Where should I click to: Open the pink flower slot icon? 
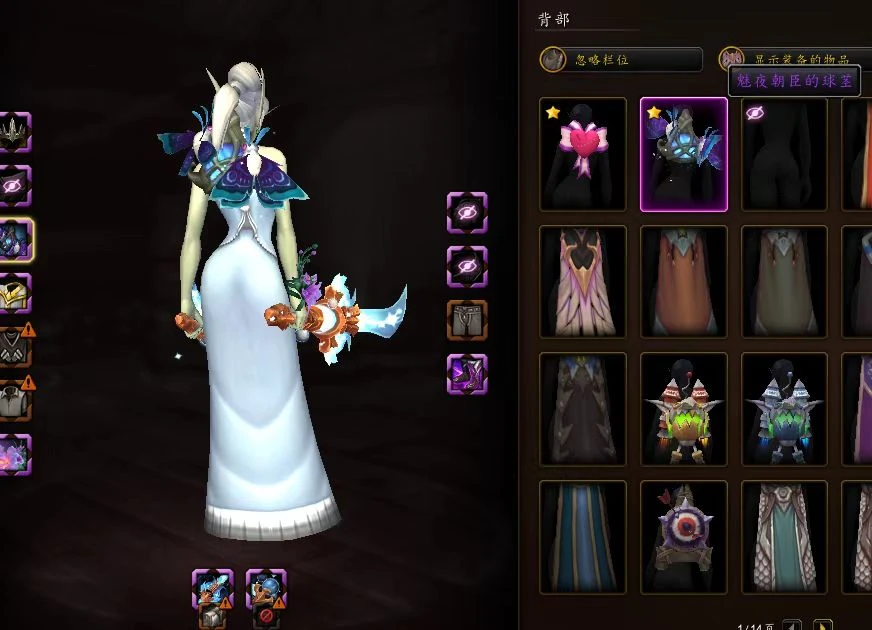pyautogui.click(x=14, y=454)
